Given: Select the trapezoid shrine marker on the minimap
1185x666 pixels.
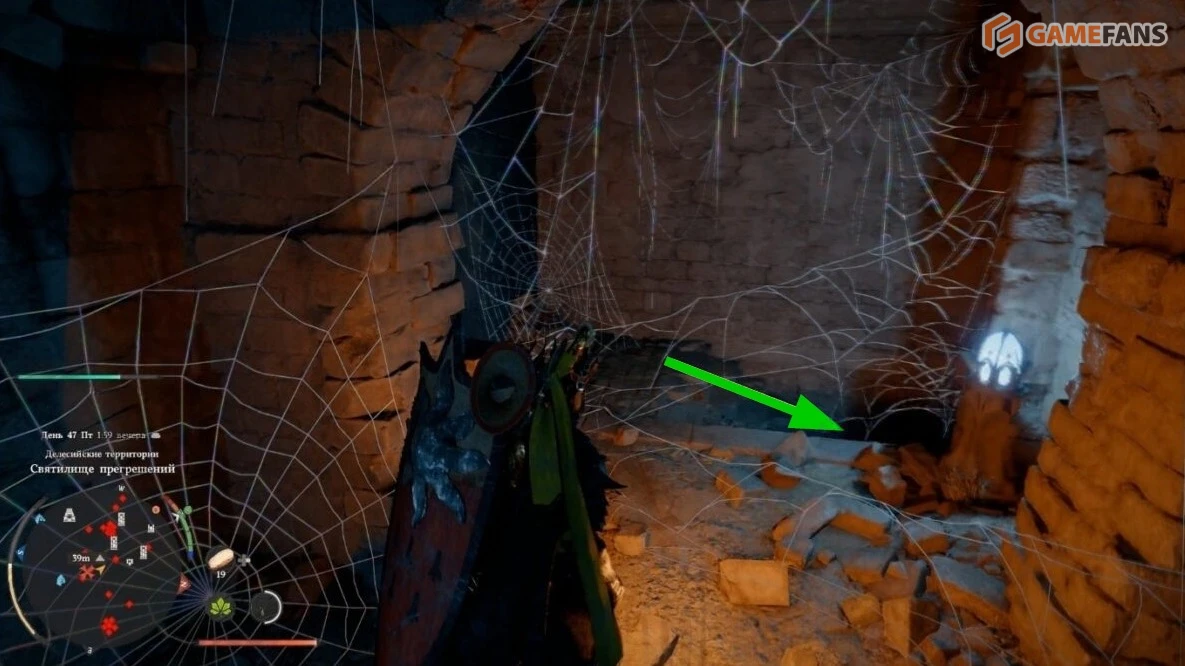Looking at the screenshot, I should click(x=69, y=516).
